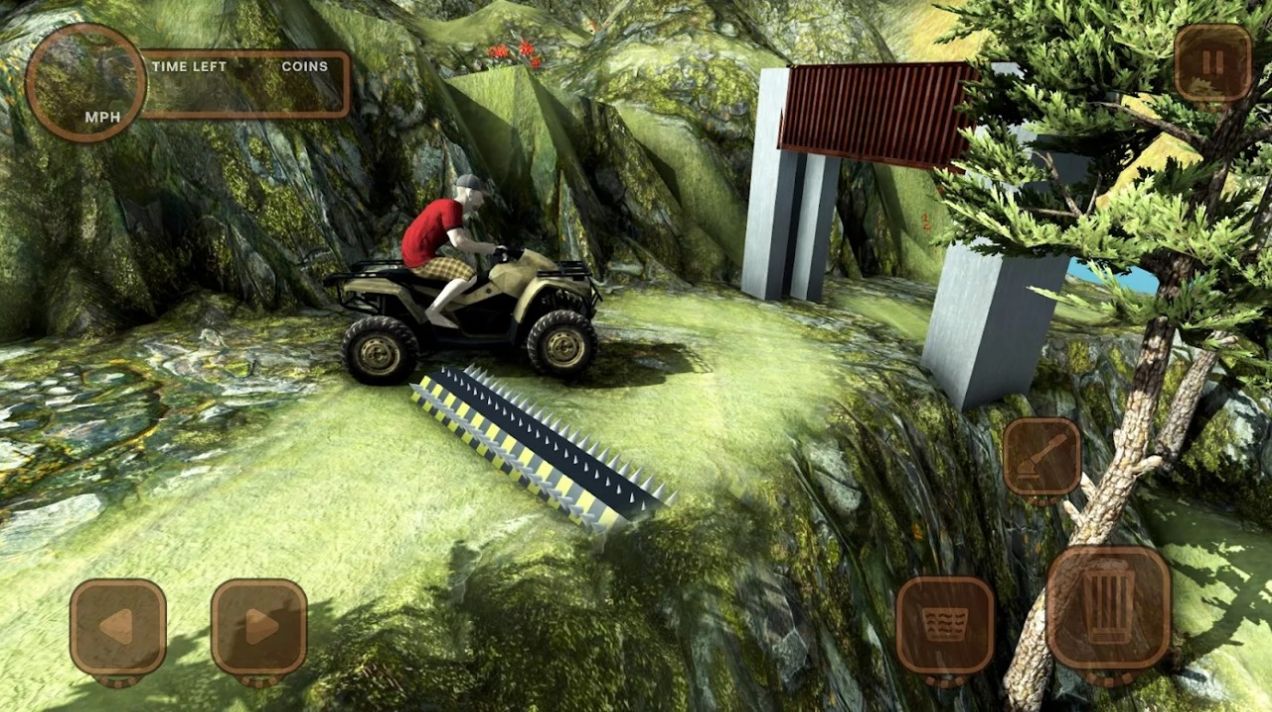This screenshot has height=712, width=1272.
Task: Hit the large gas pedal button
Action: (x=1108, y=607)
